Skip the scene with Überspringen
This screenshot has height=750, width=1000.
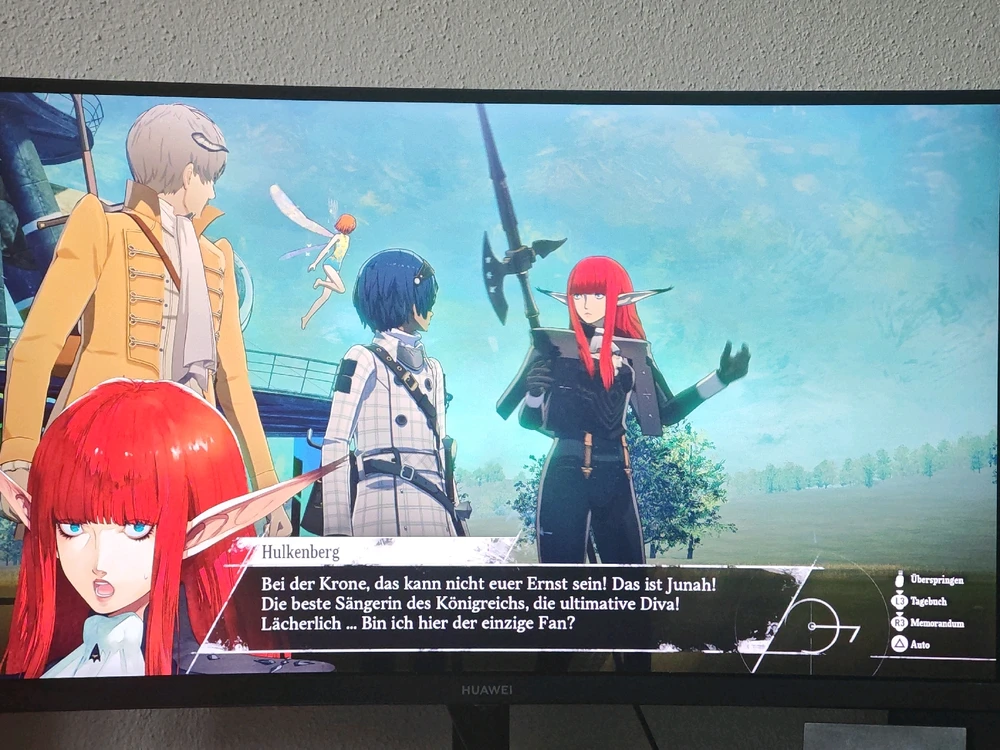point(929,580)
